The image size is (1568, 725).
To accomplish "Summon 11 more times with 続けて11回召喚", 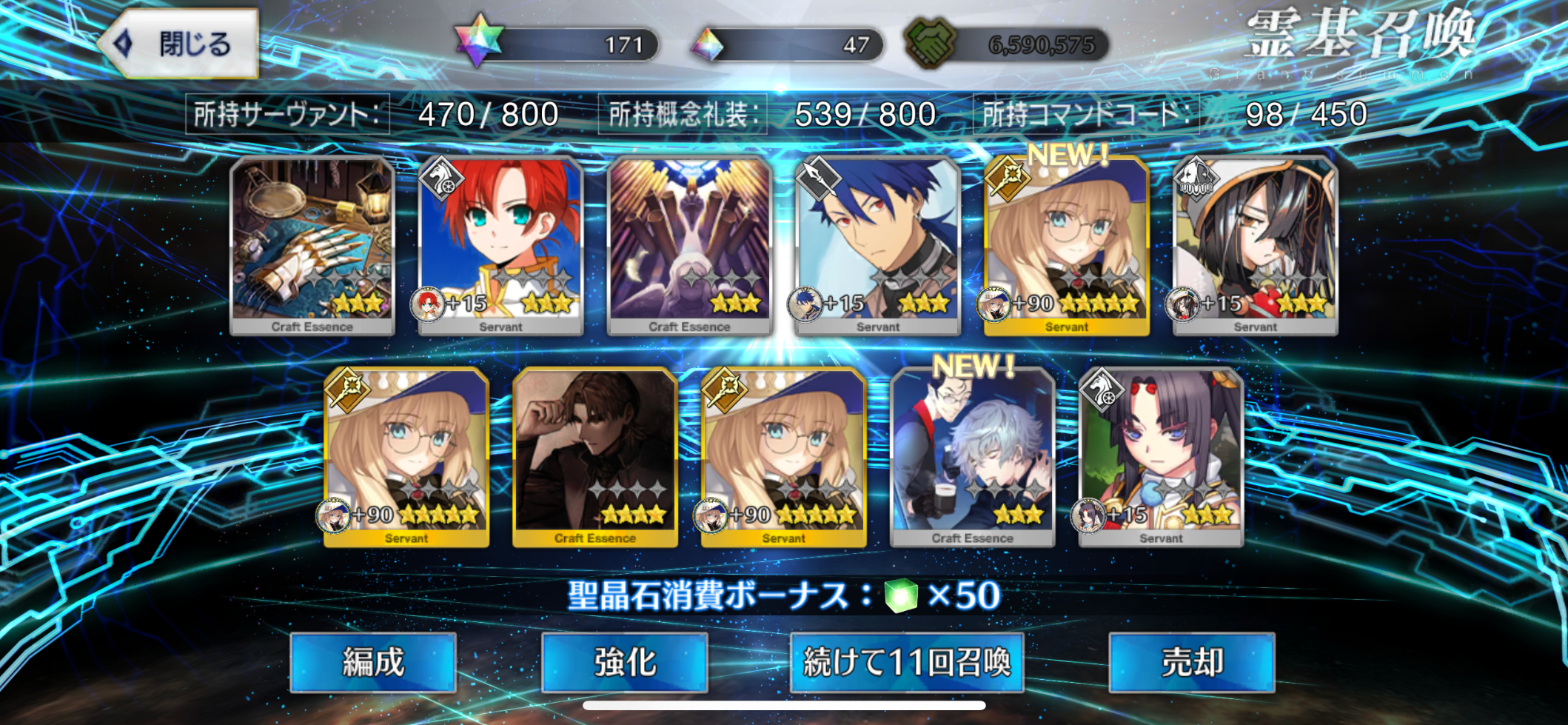I will (907, 662).
